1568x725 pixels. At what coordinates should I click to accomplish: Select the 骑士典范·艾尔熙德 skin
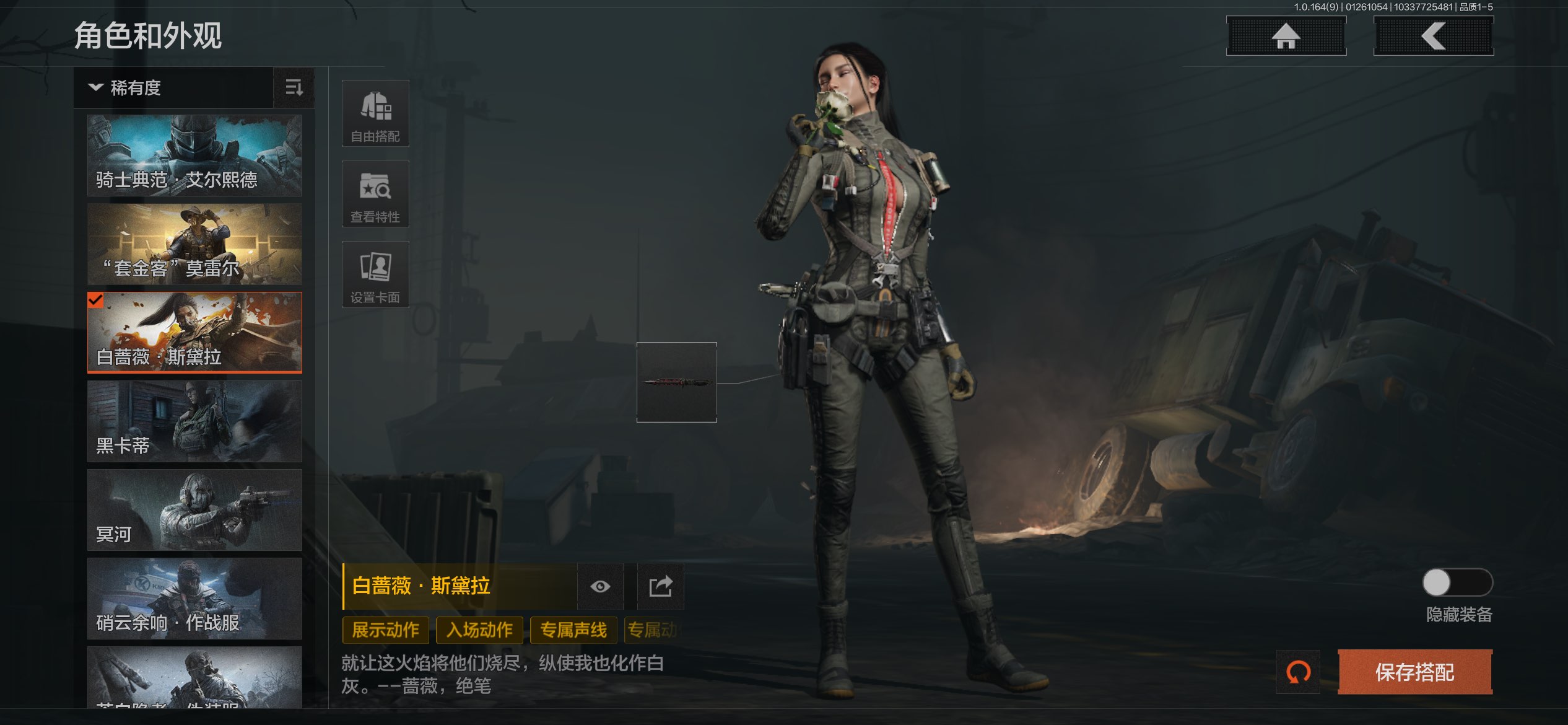point(194,155)
